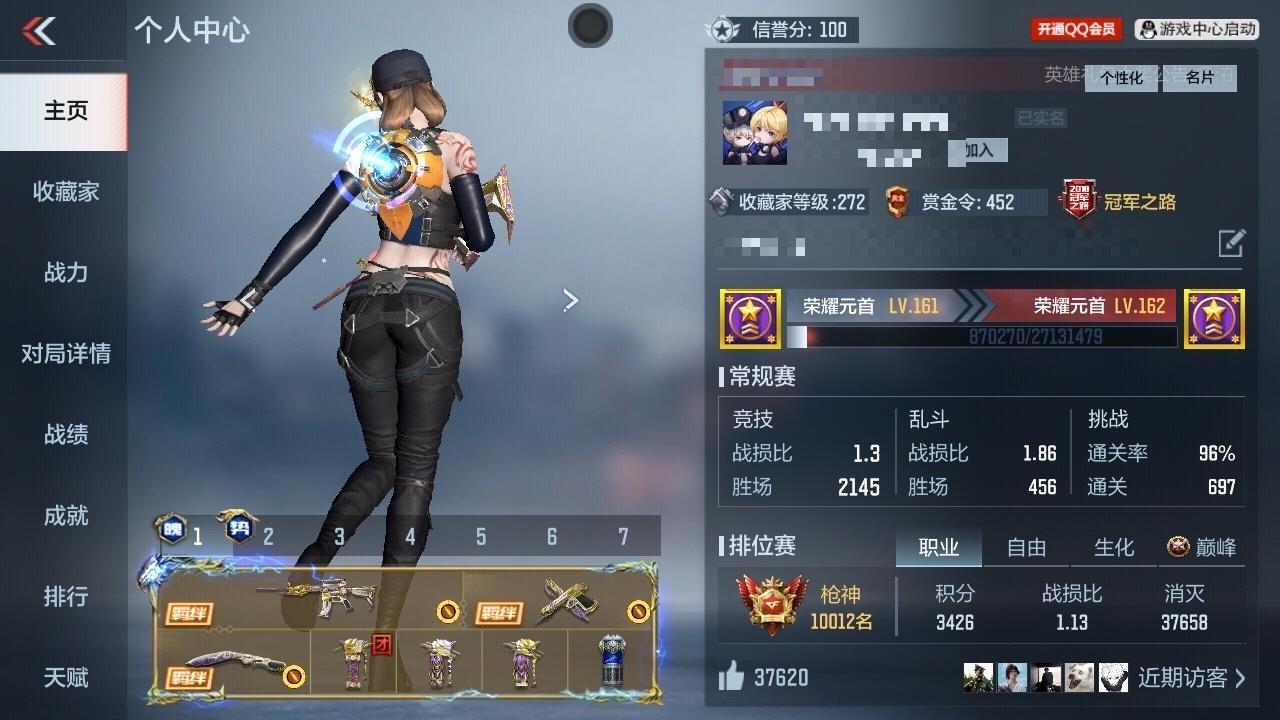Select the 荣耀元首 LV.161 honor badge

coord(748,318)
